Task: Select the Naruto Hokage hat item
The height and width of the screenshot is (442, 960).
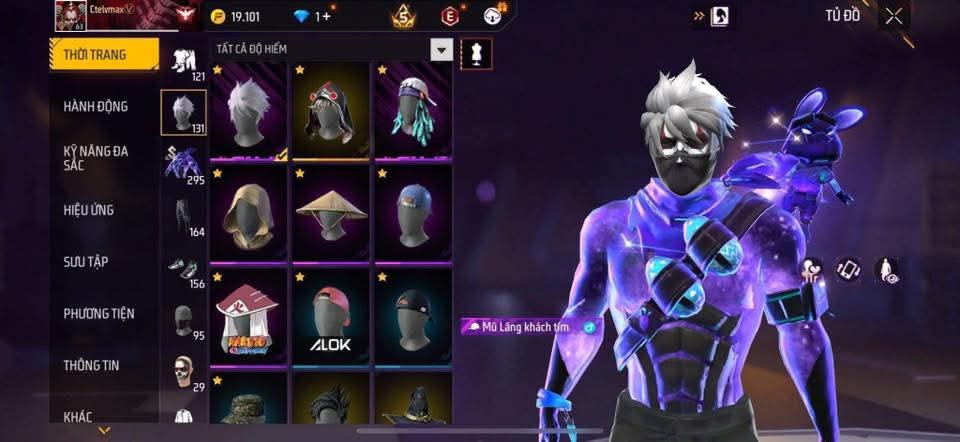Action: (x=250, y=318)
